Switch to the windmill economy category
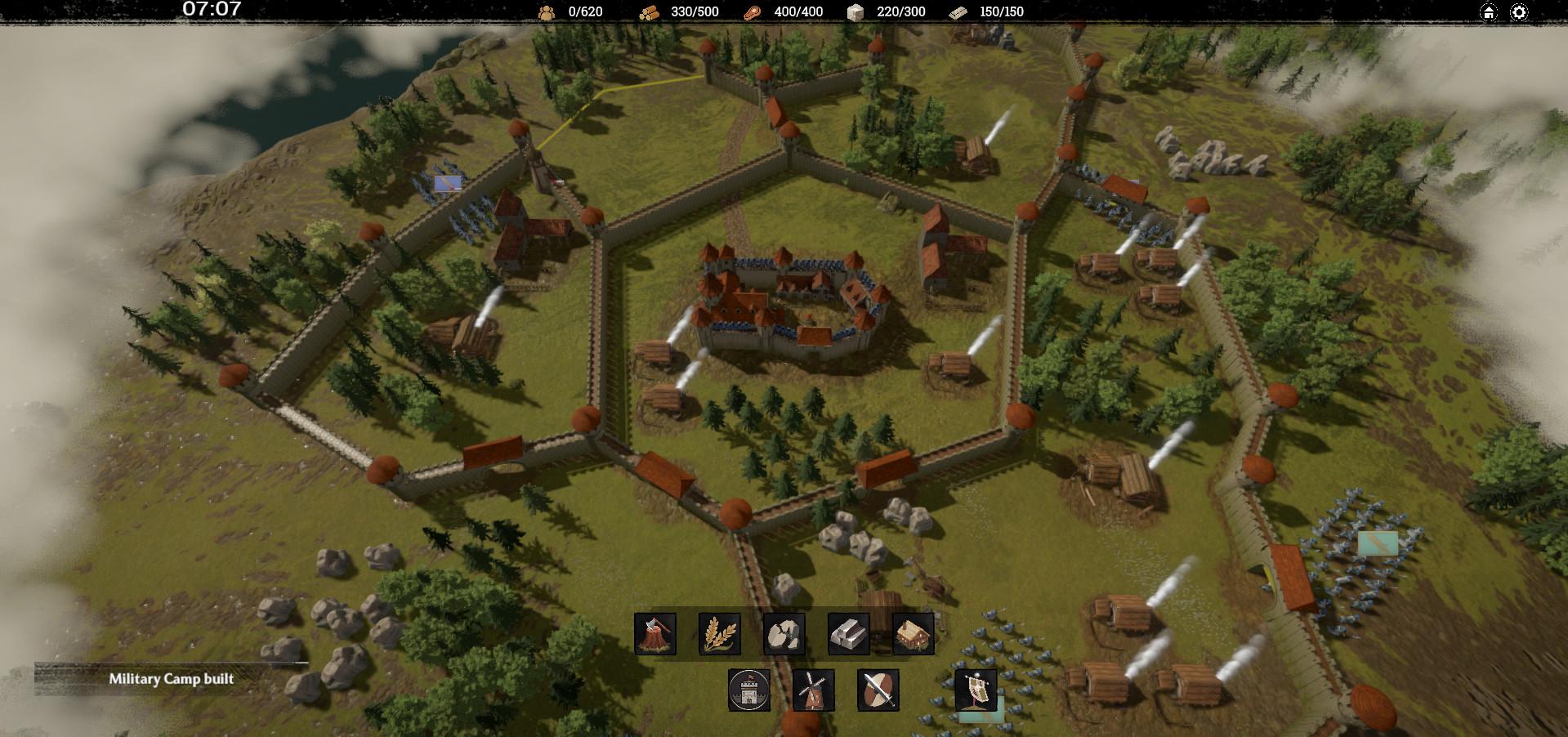 [x=814, y=690]
